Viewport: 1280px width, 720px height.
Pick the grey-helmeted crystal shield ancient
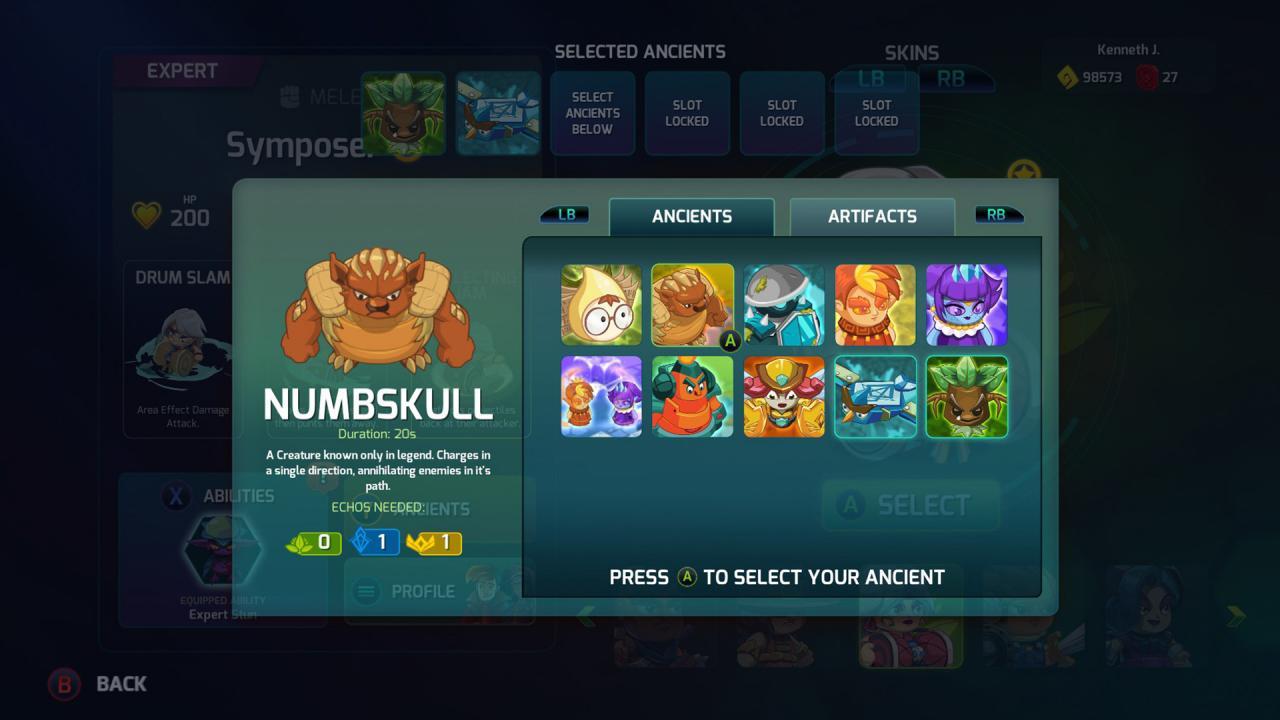(x=784, y=305)
